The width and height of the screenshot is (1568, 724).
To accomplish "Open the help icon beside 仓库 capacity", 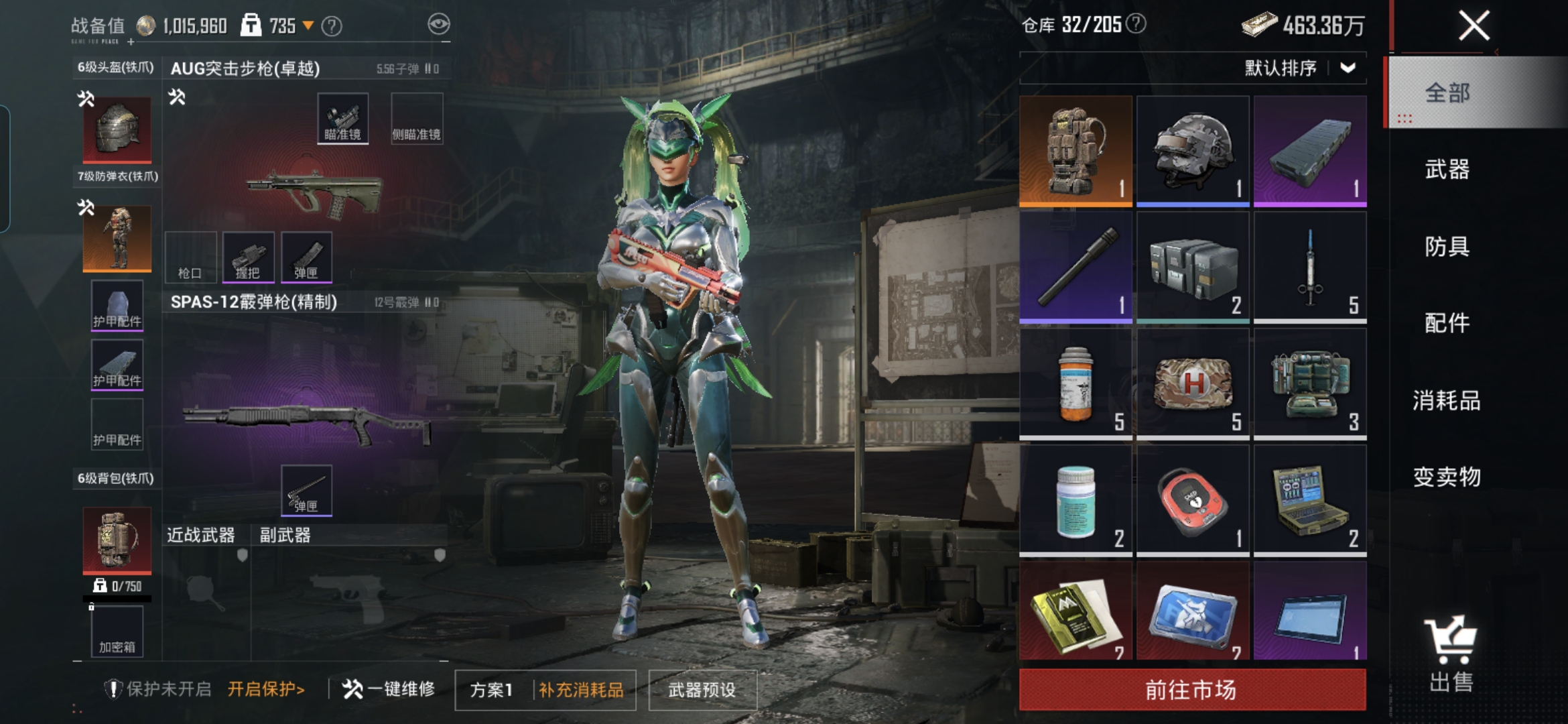I will click(1136, 24).
